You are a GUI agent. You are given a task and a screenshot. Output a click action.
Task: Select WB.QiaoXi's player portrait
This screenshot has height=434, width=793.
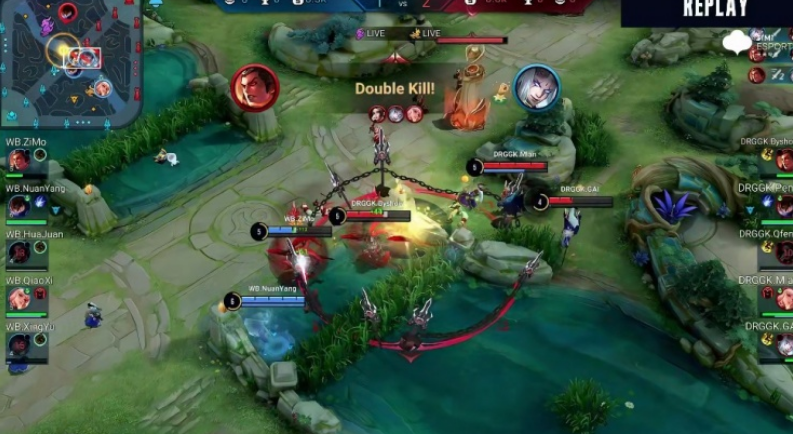[x=18, y=299]
